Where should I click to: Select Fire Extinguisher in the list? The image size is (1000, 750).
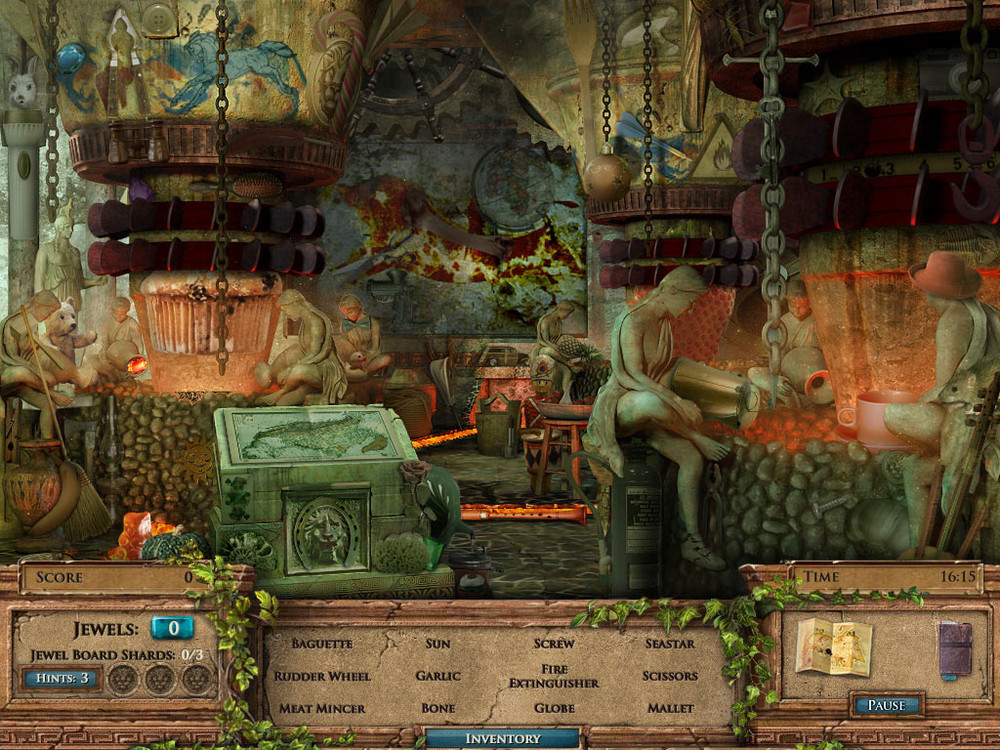pos(554,676)
